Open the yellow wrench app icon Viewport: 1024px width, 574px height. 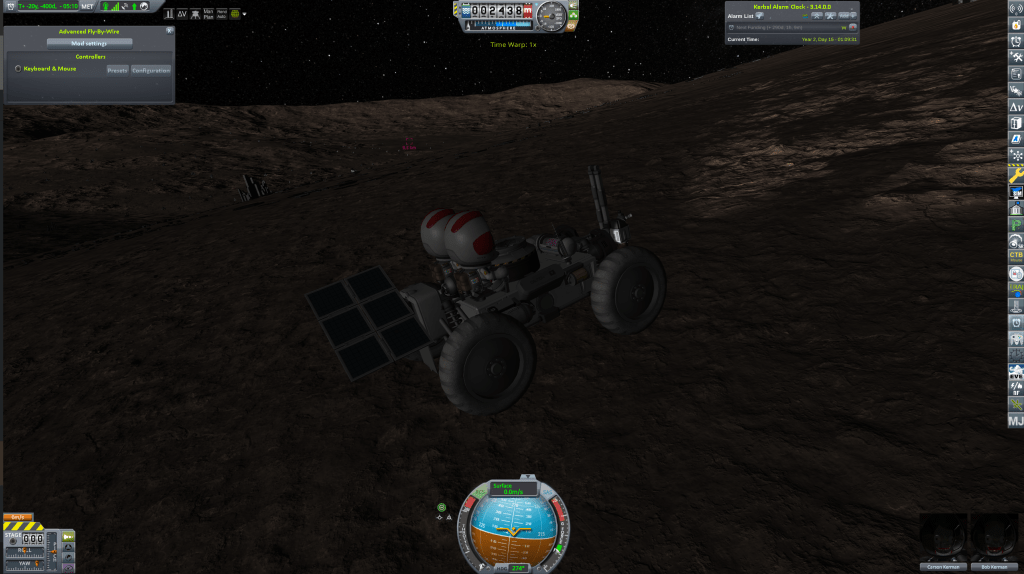[x=1015, y=174]
